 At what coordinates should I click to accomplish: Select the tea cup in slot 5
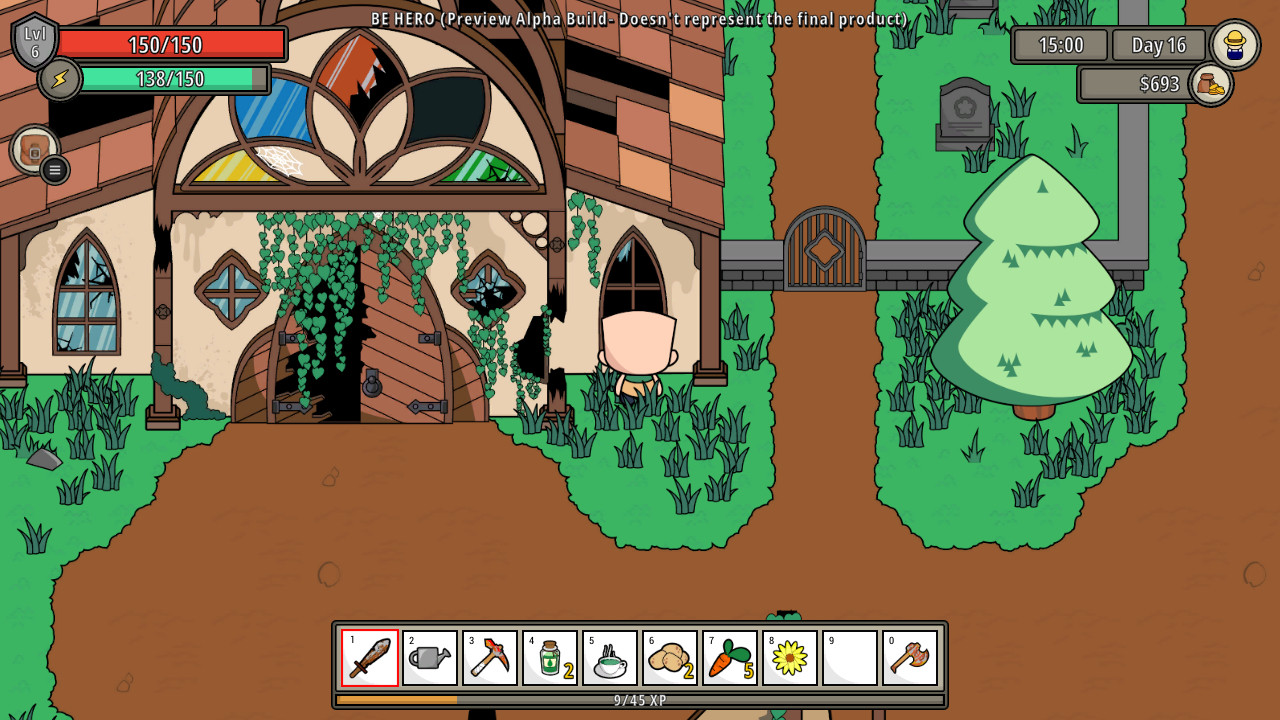point(609,657)
